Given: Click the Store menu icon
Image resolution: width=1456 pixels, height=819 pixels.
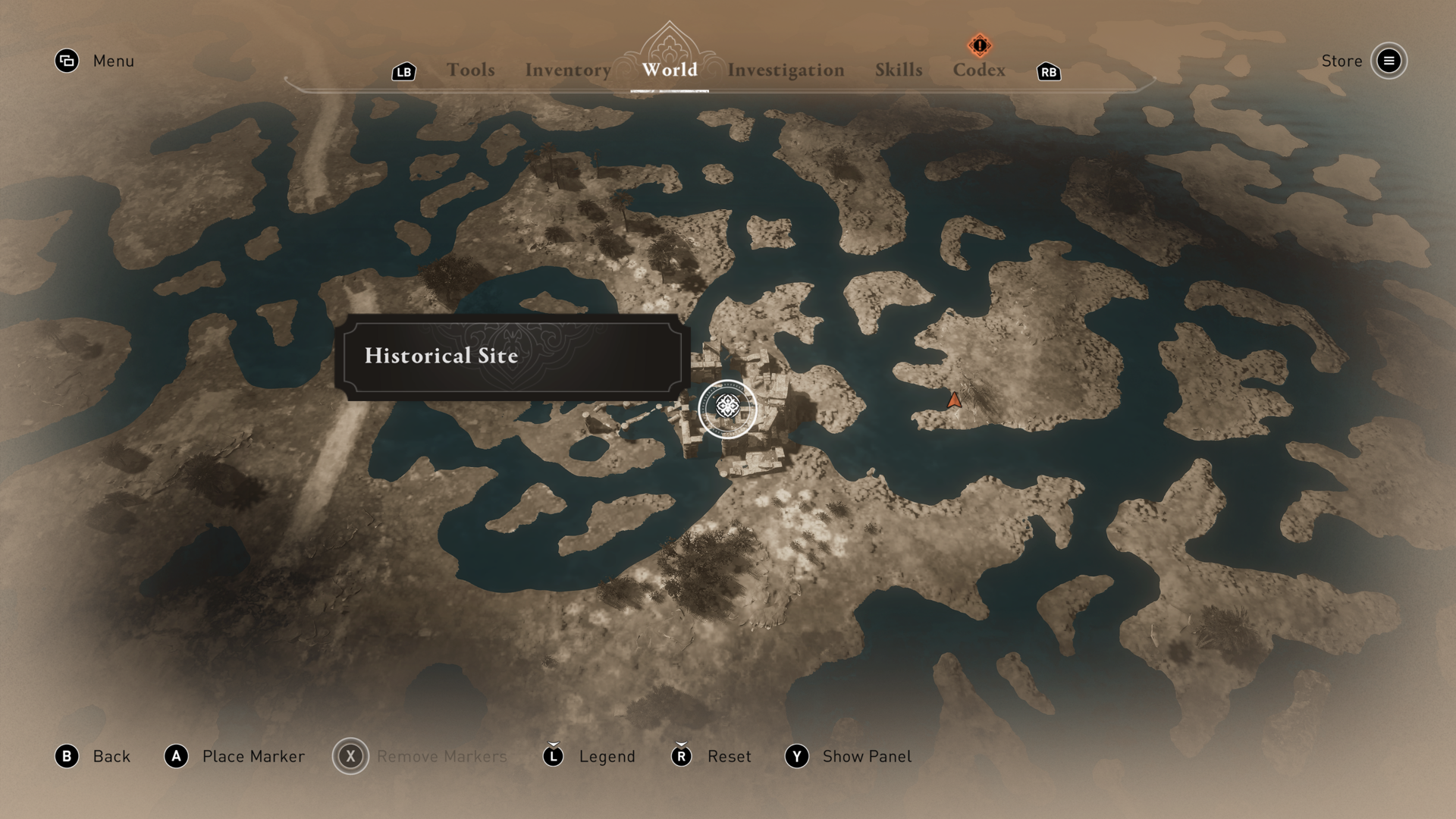Looking at the screenshot, I should (1389, 61).
